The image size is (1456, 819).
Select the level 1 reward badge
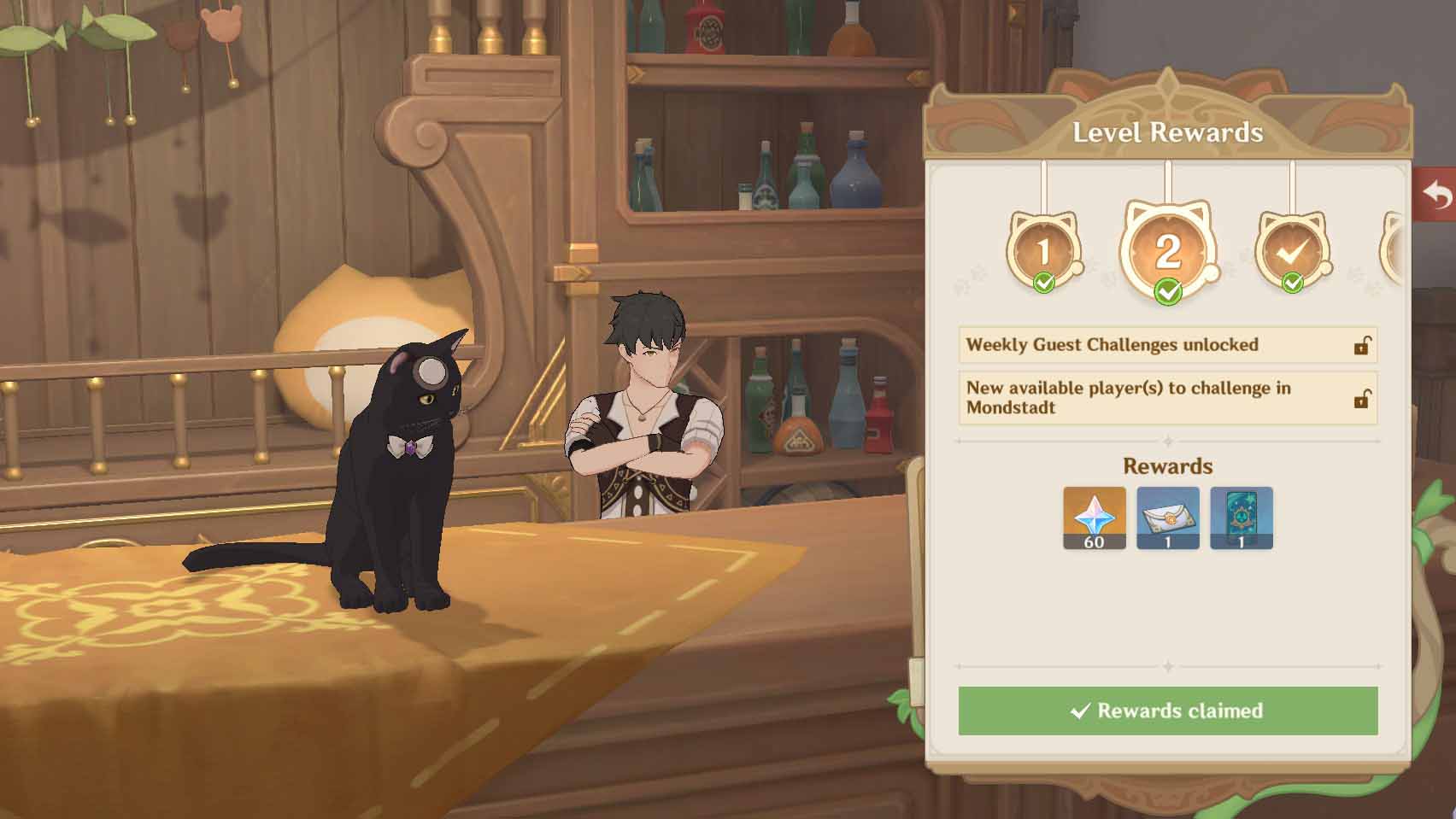[x=1043, y=250]
